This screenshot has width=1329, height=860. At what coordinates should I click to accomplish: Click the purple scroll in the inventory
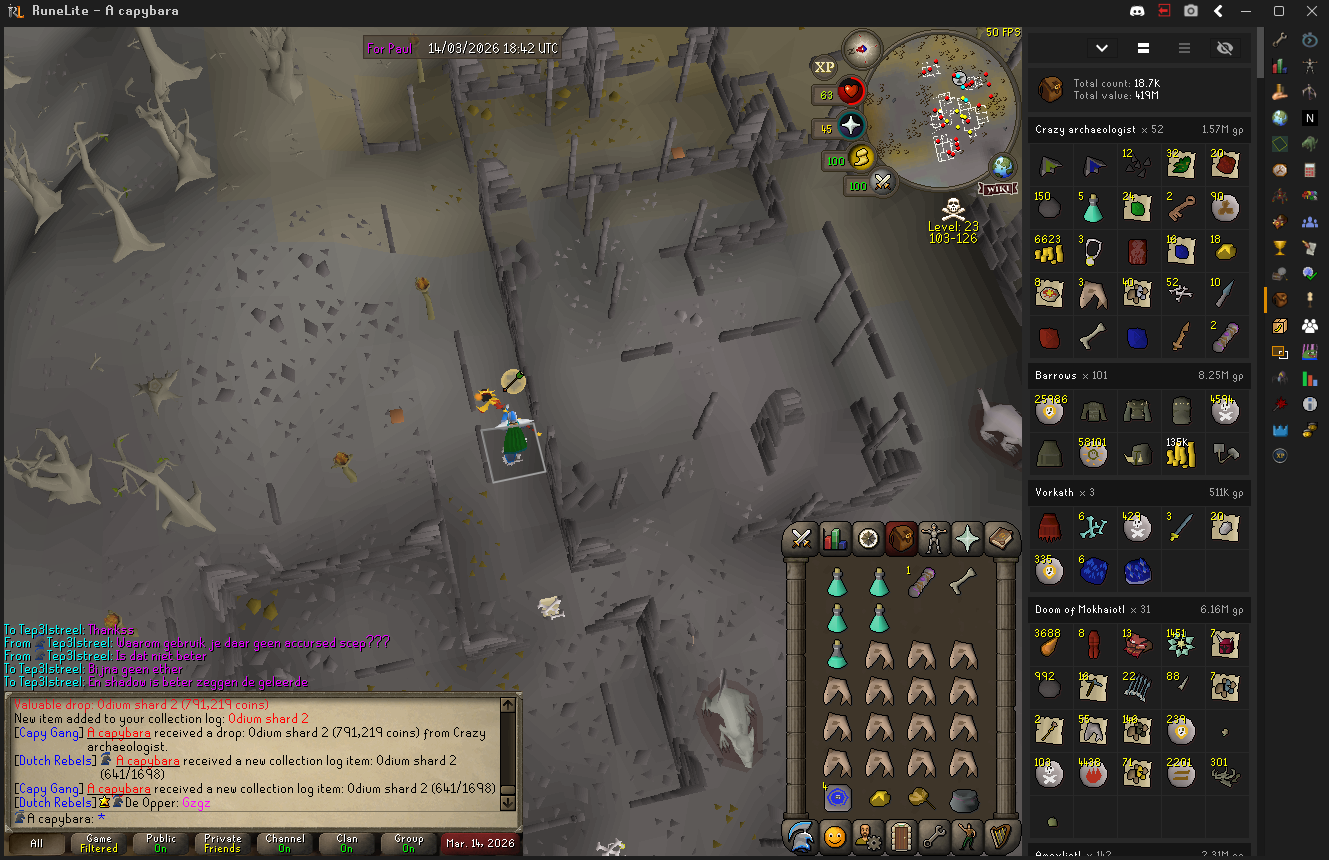coord(920,582)
